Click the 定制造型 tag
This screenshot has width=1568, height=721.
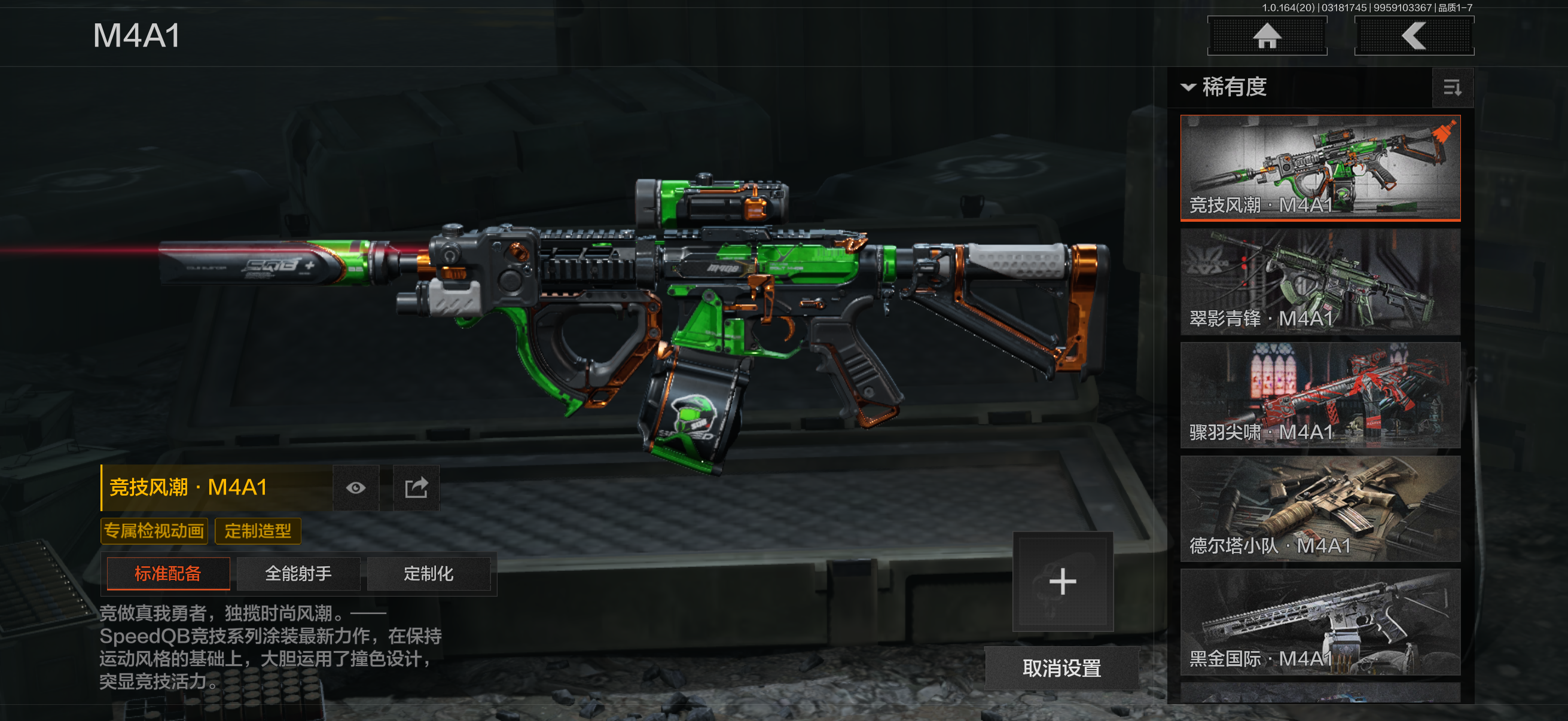tap(258, 531)
